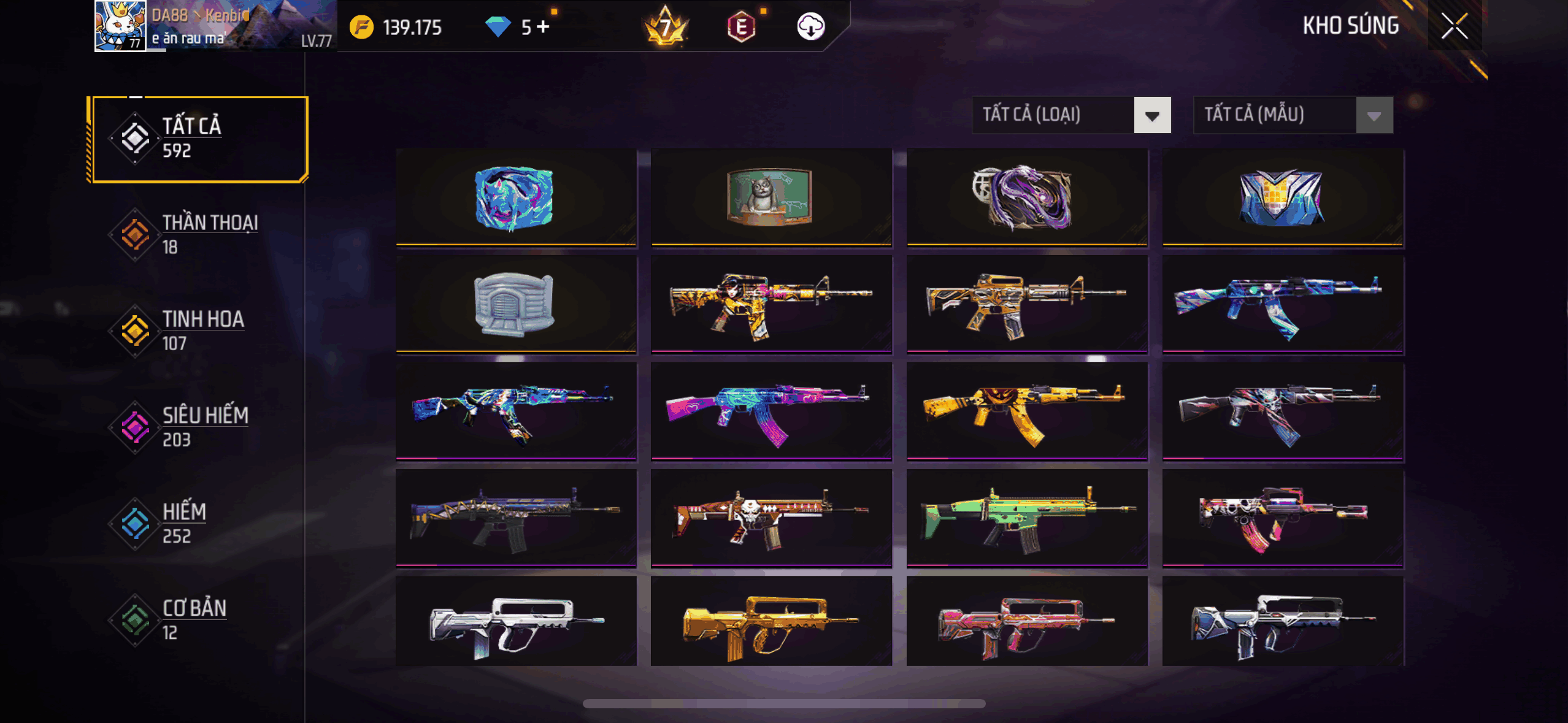The width and height of the screenshot is (1568, 723).
Task: Select the Tất Cả category tab
Action: coord(198,139)
